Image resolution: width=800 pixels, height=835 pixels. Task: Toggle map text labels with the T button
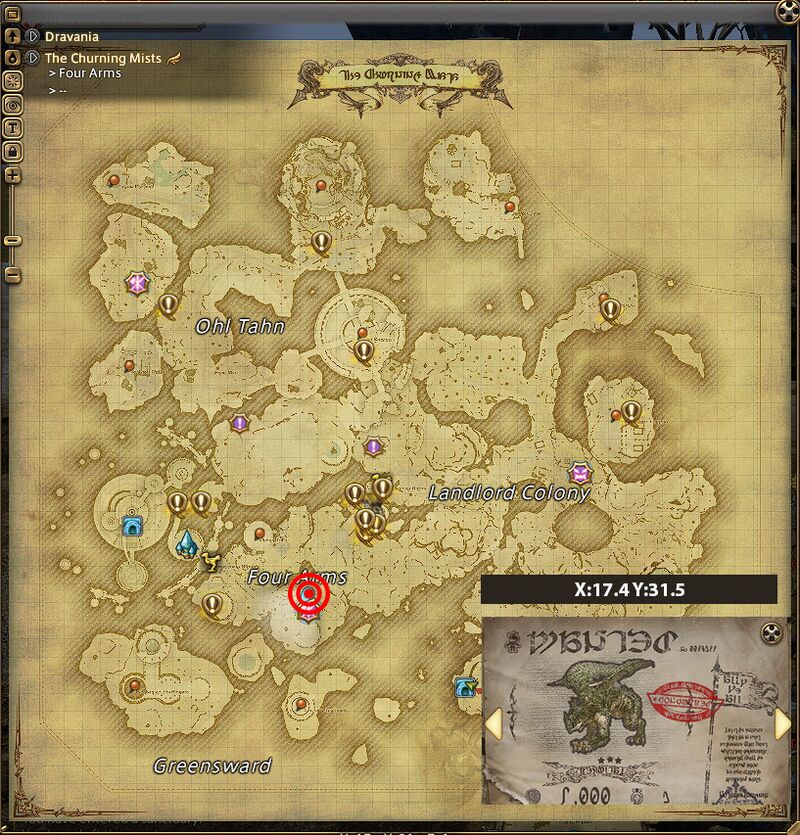13,127
